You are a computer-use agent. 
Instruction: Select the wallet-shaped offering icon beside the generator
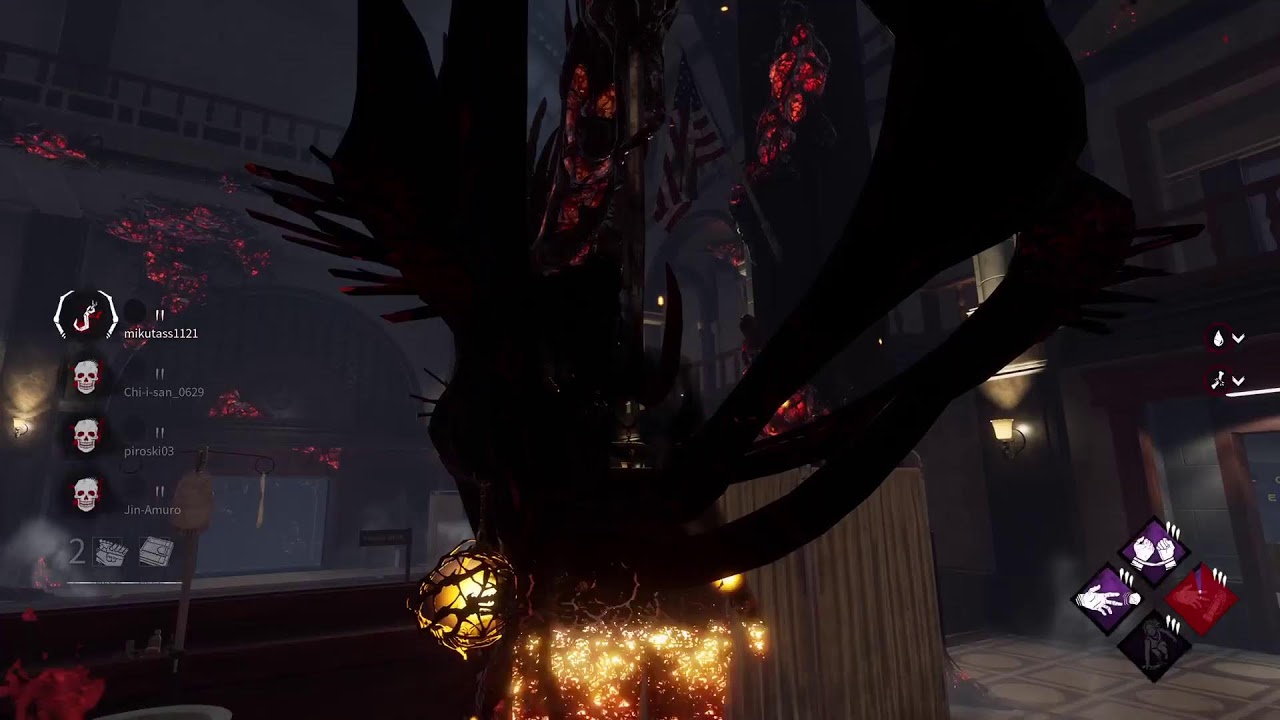(x=156, y=551)
